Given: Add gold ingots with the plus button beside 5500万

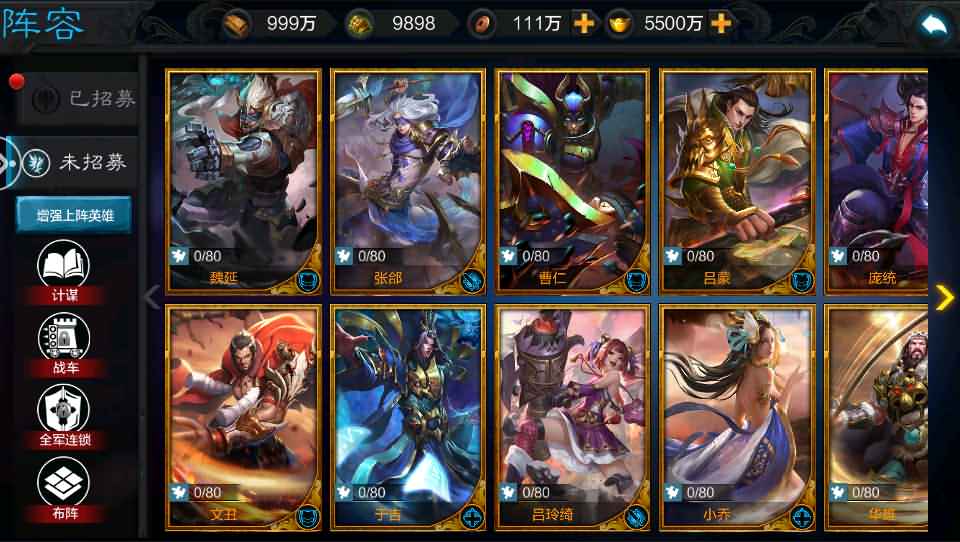Looking at the screenshot, I should point(721,23).
